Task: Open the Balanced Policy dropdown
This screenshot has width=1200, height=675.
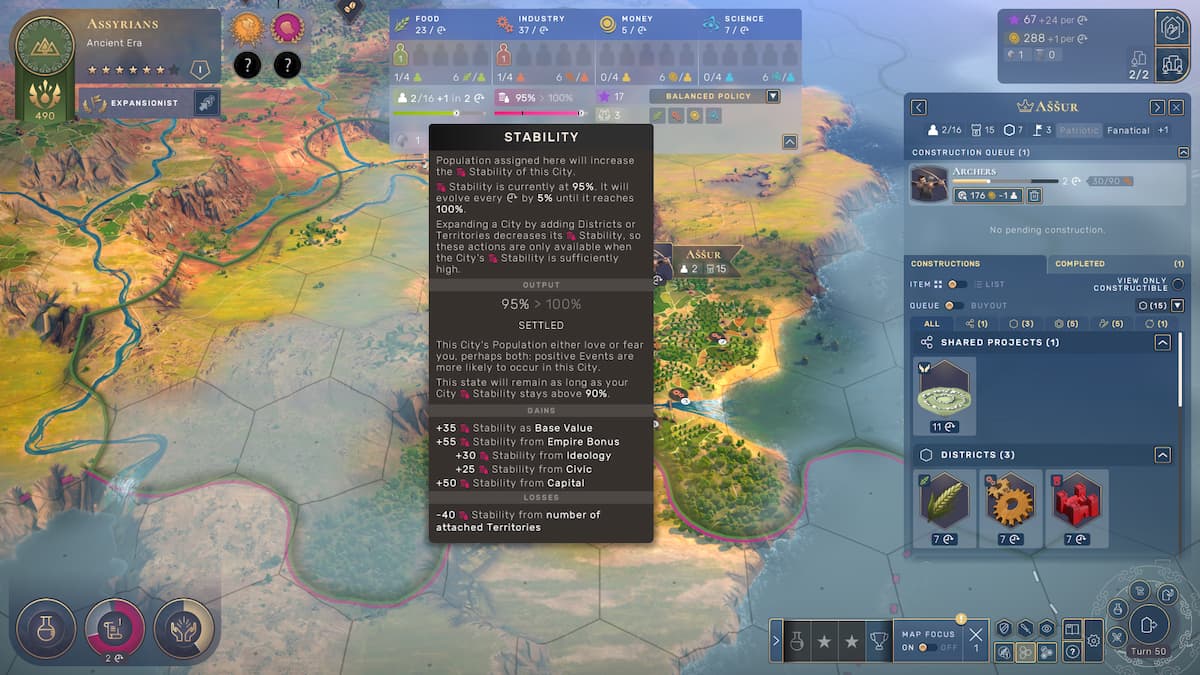Action: coord(772,96)
